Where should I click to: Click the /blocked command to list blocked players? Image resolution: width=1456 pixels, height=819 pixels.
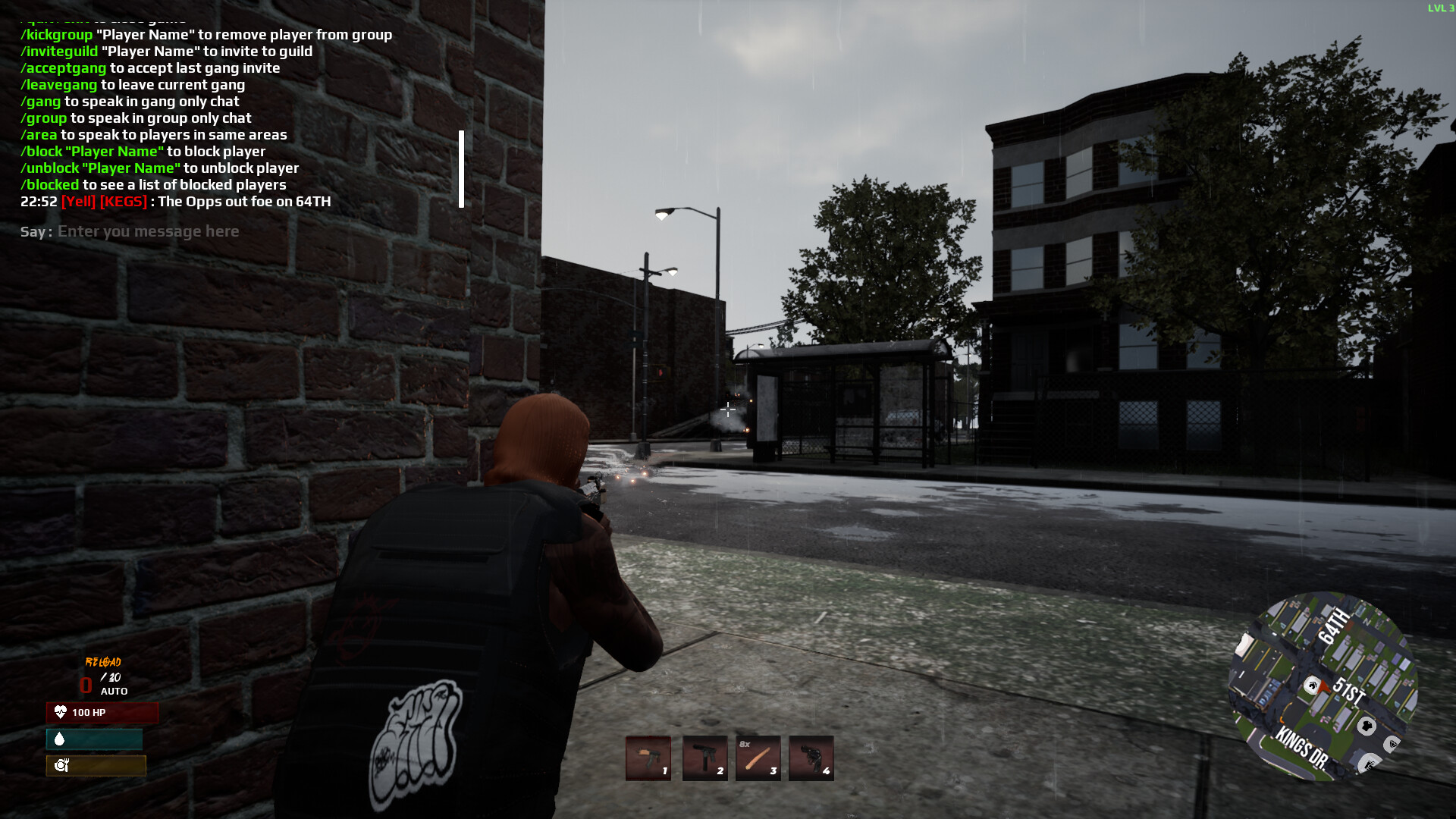(49, 184)
